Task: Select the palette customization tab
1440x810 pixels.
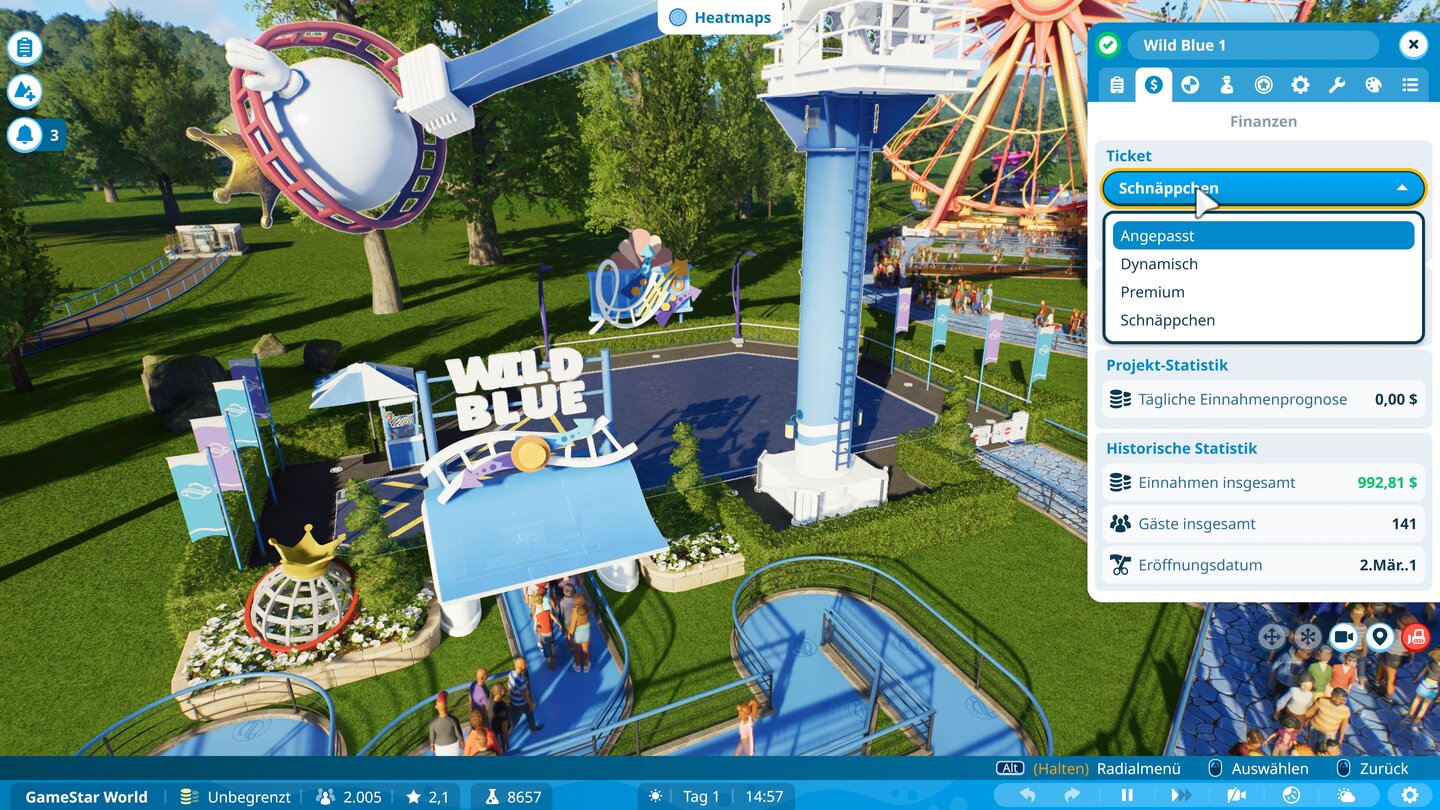Action: tap(1374, 85)
